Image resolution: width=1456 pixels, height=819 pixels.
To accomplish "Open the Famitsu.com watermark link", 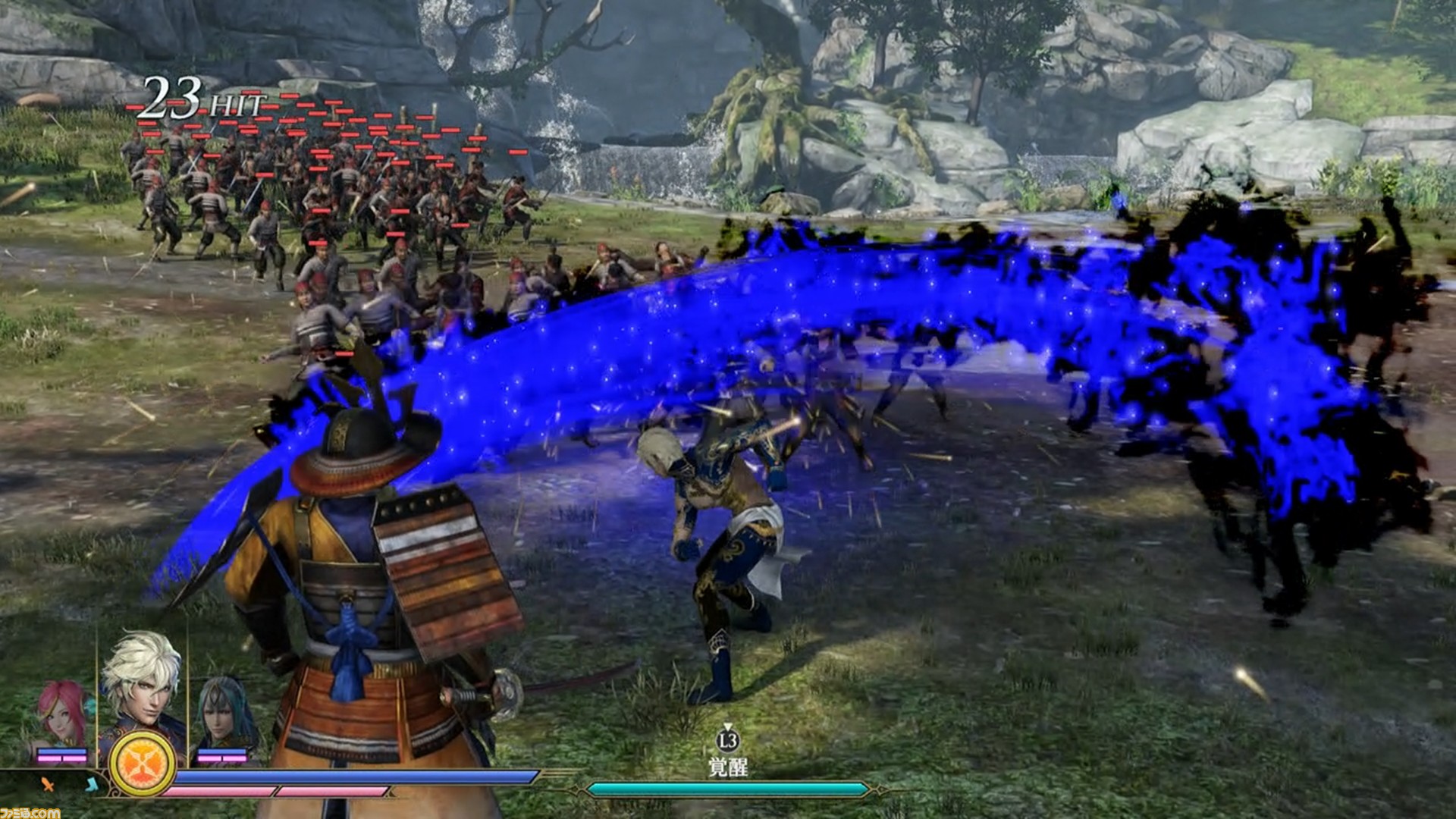I will [30, 812].
